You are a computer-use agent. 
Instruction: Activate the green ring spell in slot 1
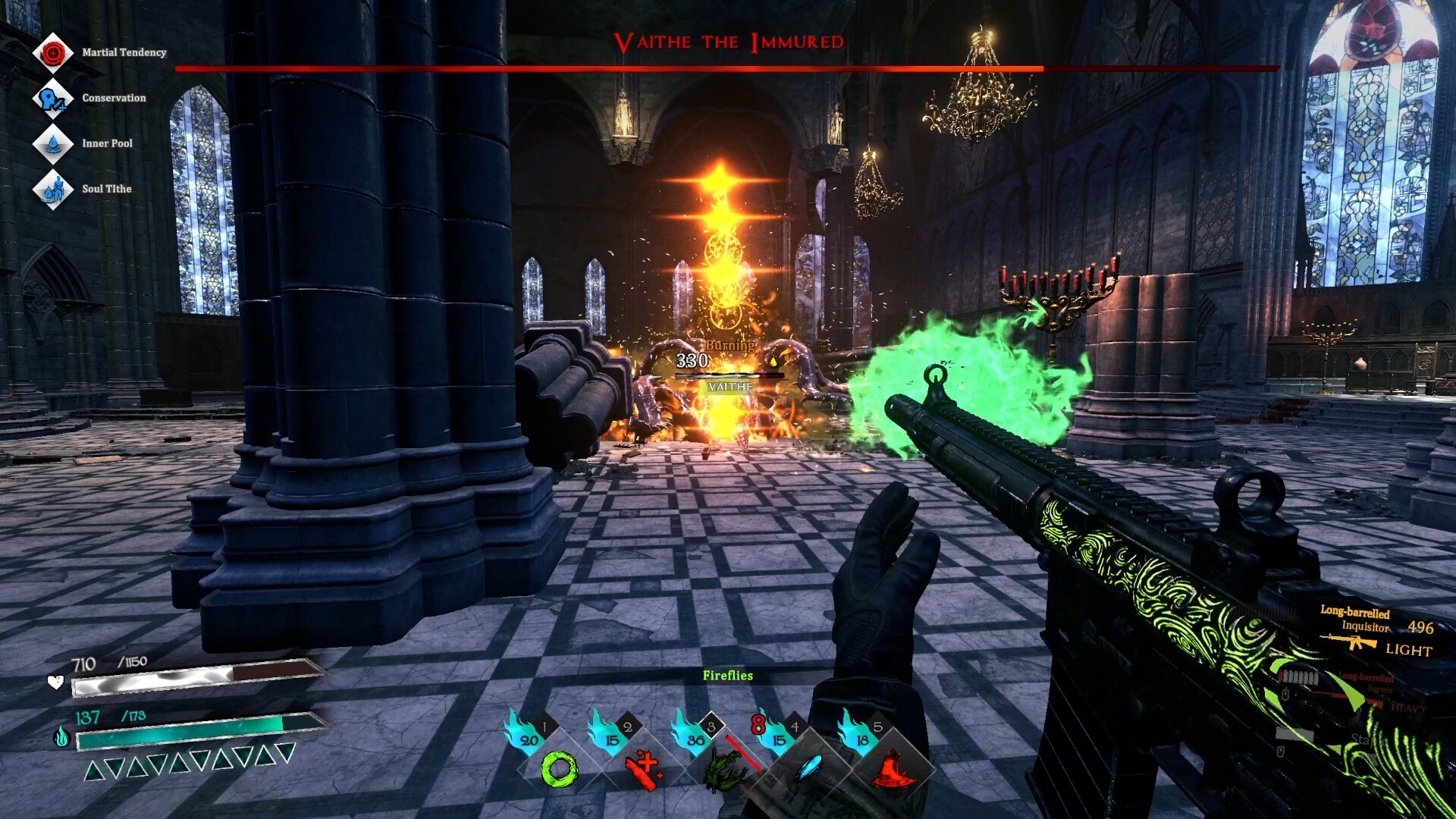tap(559, 769)
